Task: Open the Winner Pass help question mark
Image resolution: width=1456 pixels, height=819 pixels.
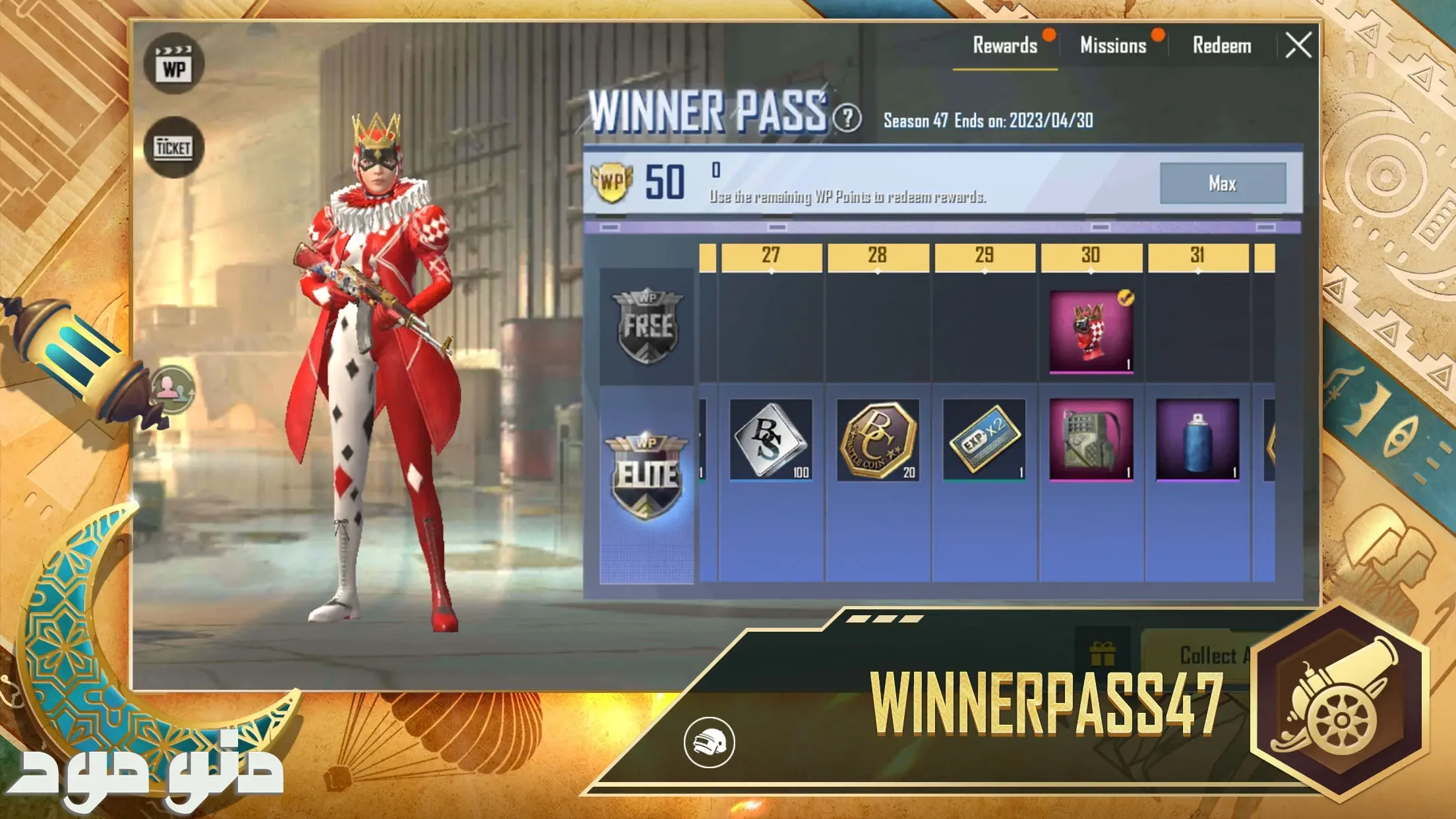Action: (x=847, y=119)
